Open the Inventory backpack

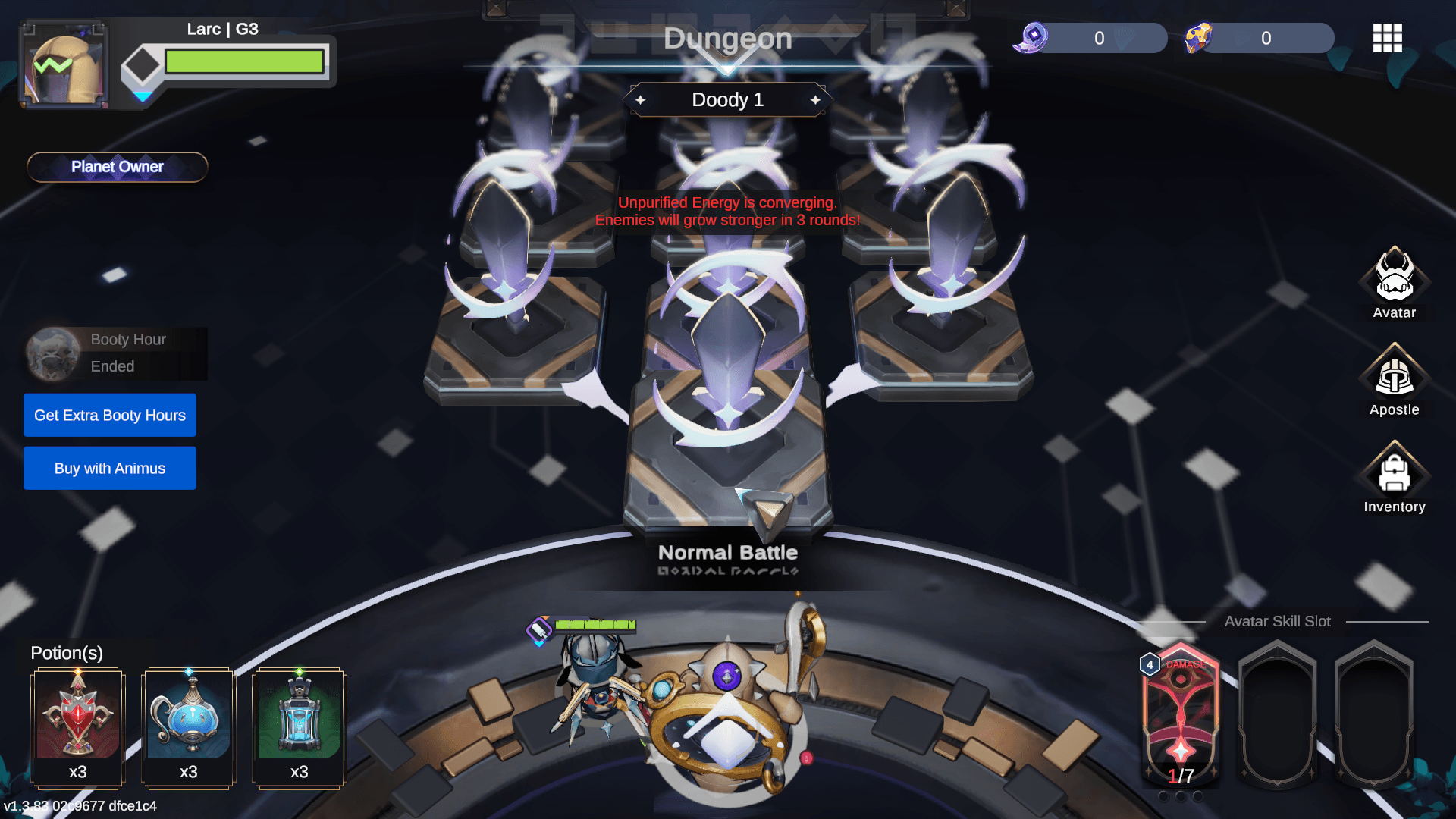point(1394,476)
